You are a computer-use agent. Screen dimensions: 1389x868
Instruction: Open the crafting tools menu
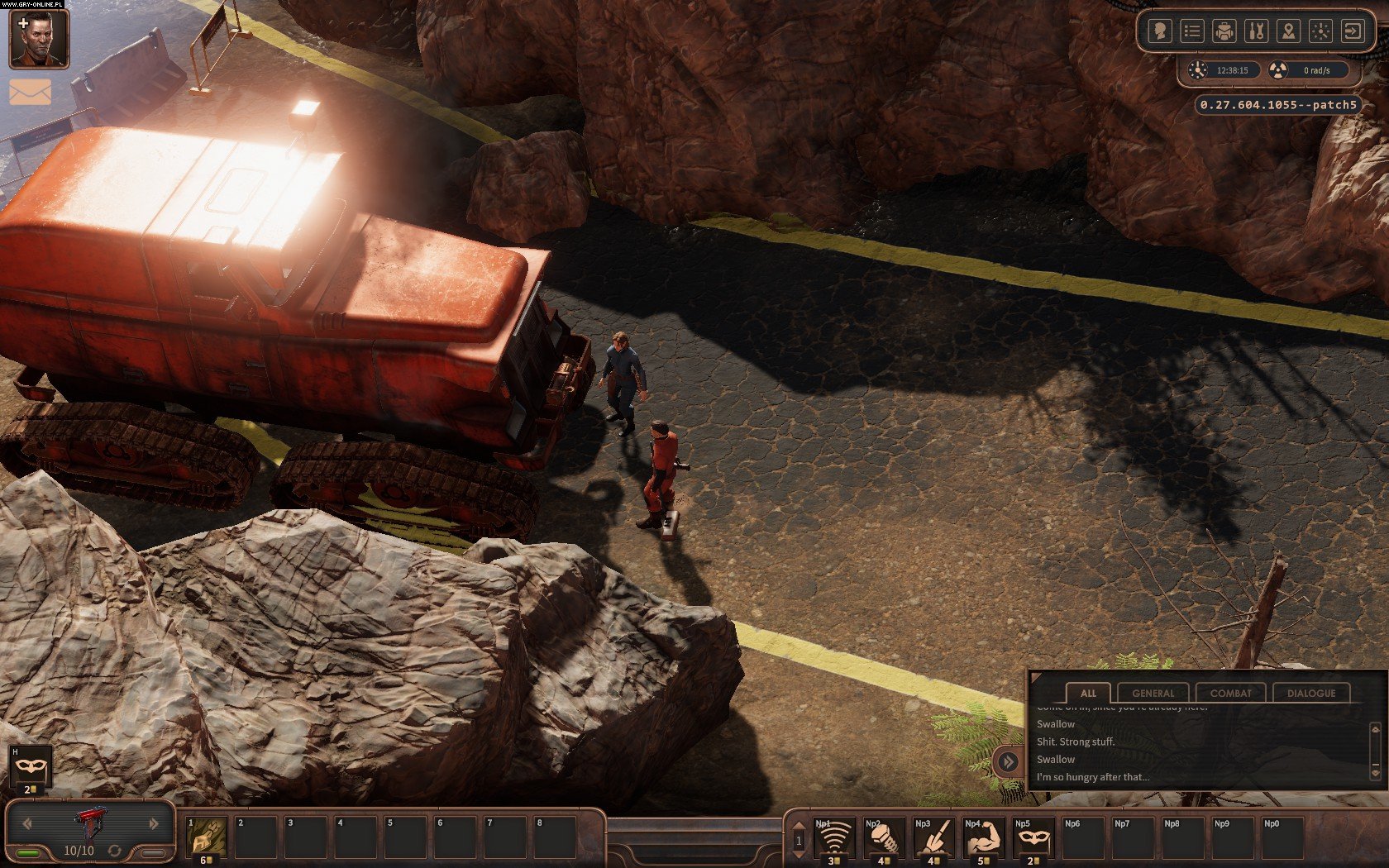pyautogui.click(x=1256, y=31)
